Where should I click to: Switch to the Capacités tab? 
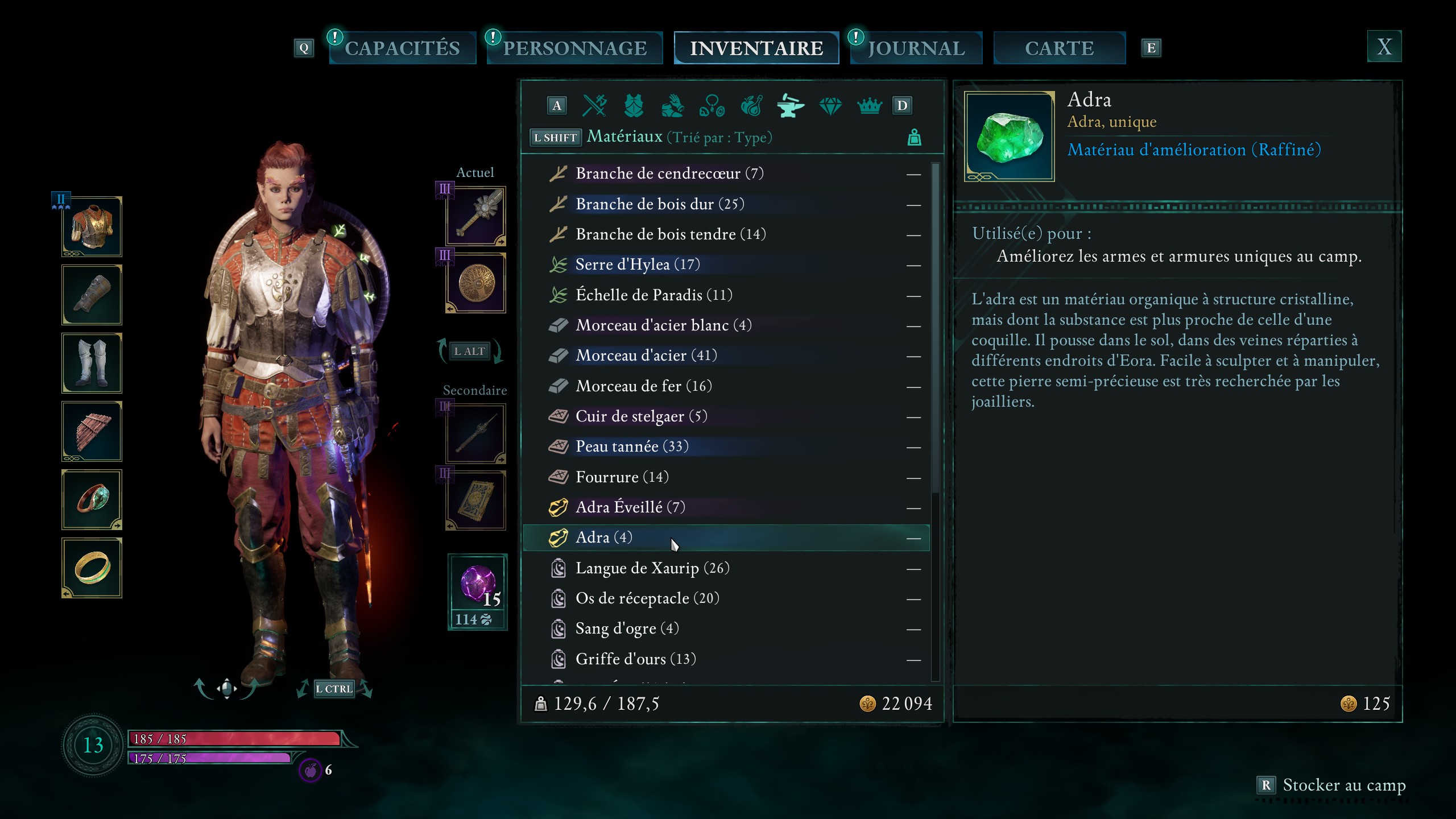[402, 48]
